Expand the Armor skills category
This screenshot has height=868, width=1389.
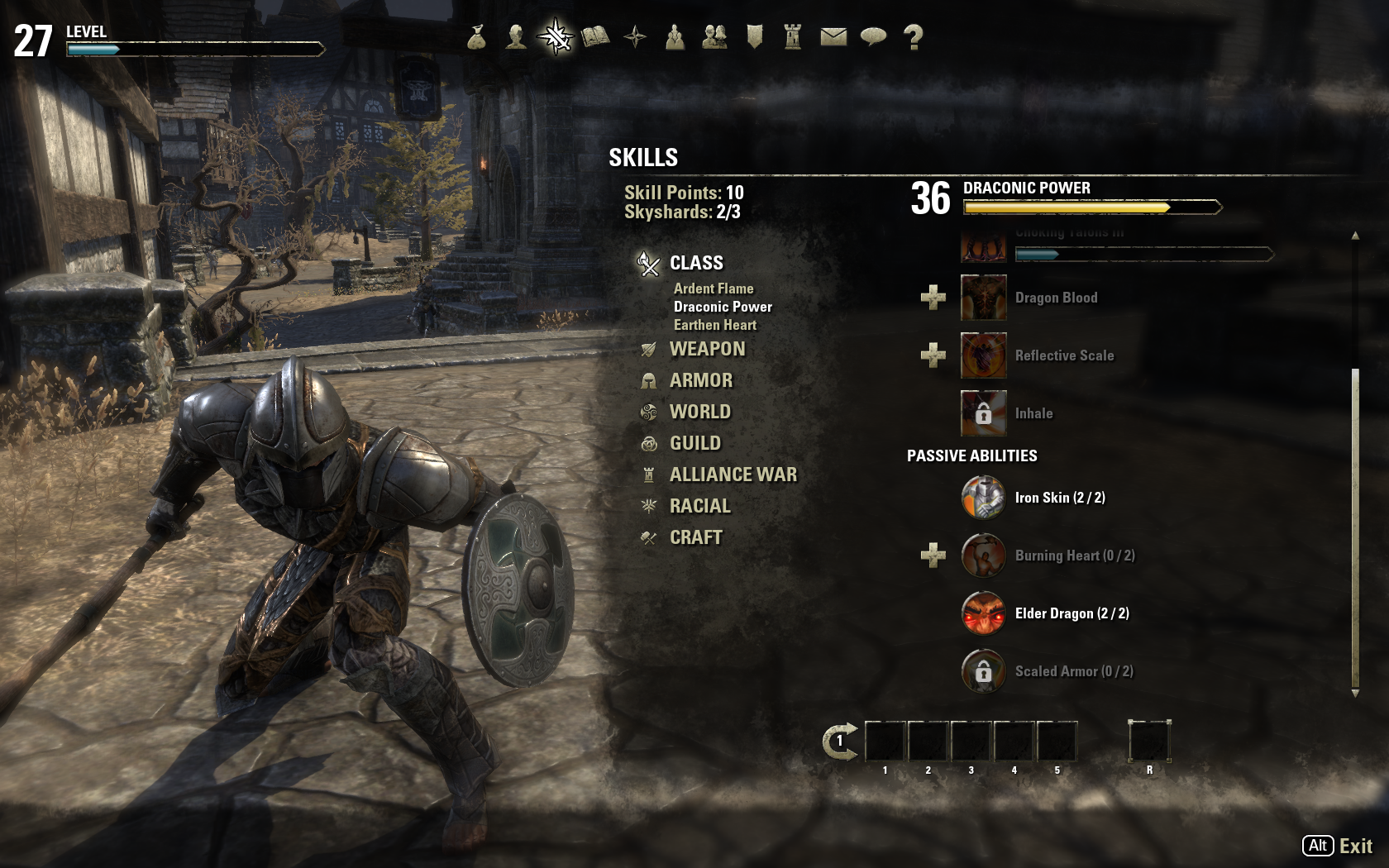click(x=700, y=380)
